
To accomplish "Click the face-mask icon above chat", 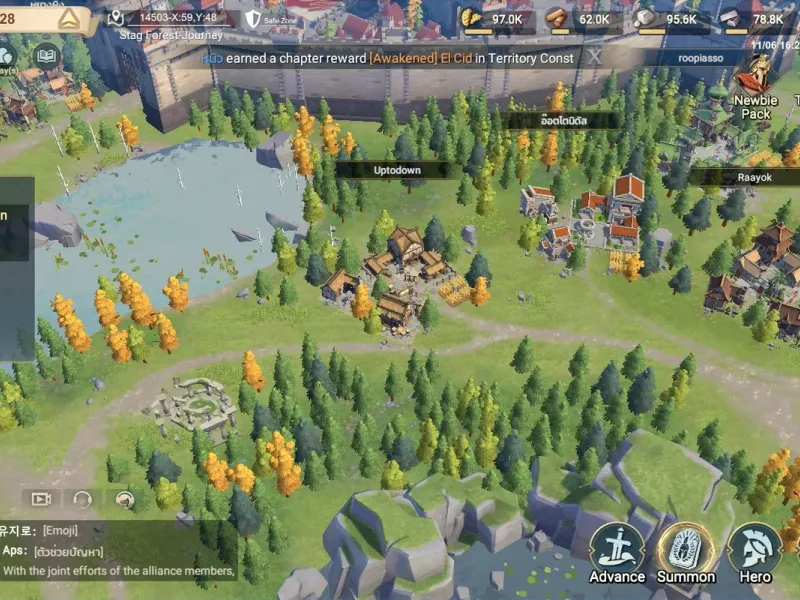I will 124,498.
